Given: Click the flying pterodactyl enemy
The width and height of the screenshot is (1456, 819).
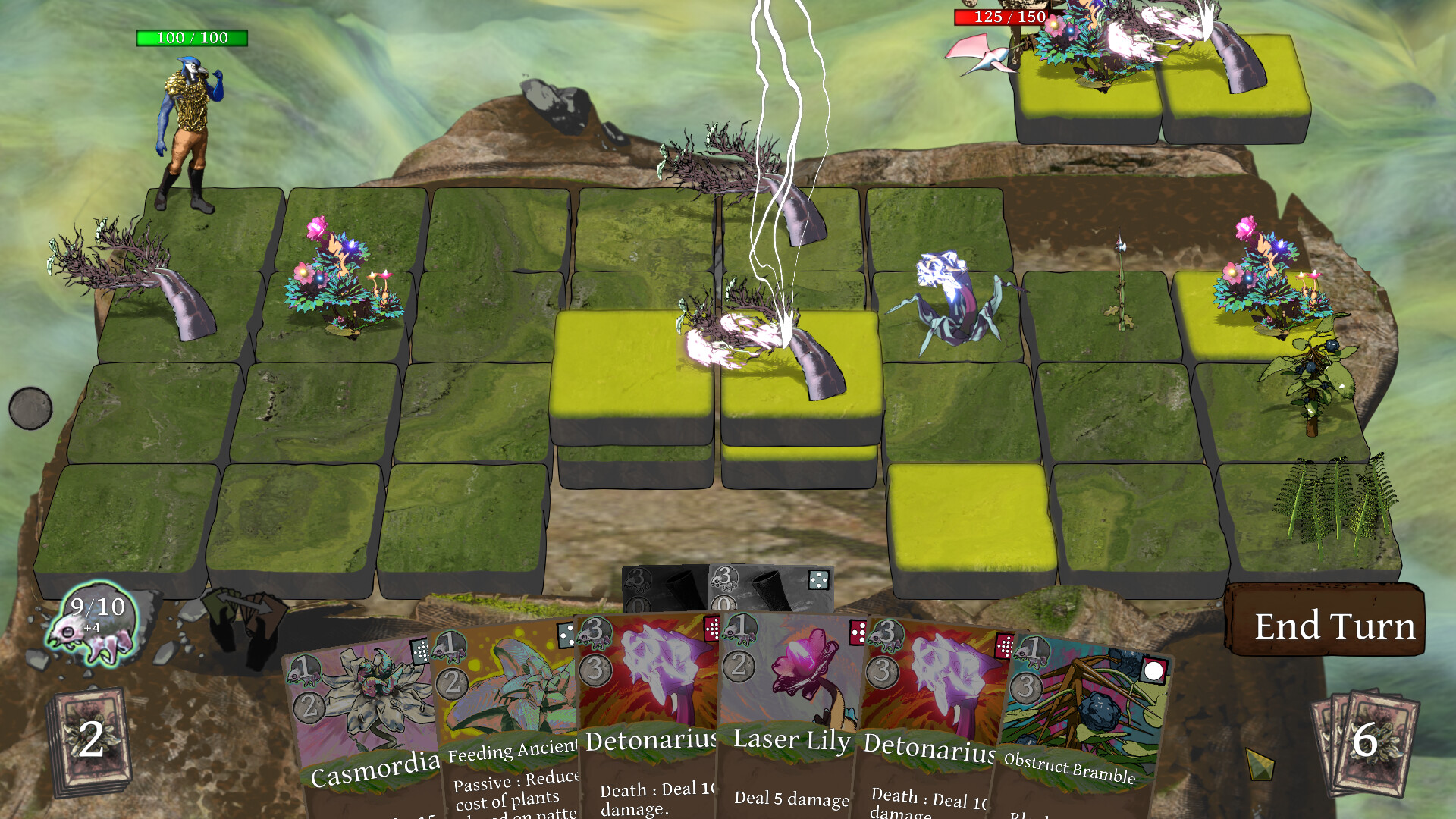Looking at the screenshot, I should click(x=982, y=55).
